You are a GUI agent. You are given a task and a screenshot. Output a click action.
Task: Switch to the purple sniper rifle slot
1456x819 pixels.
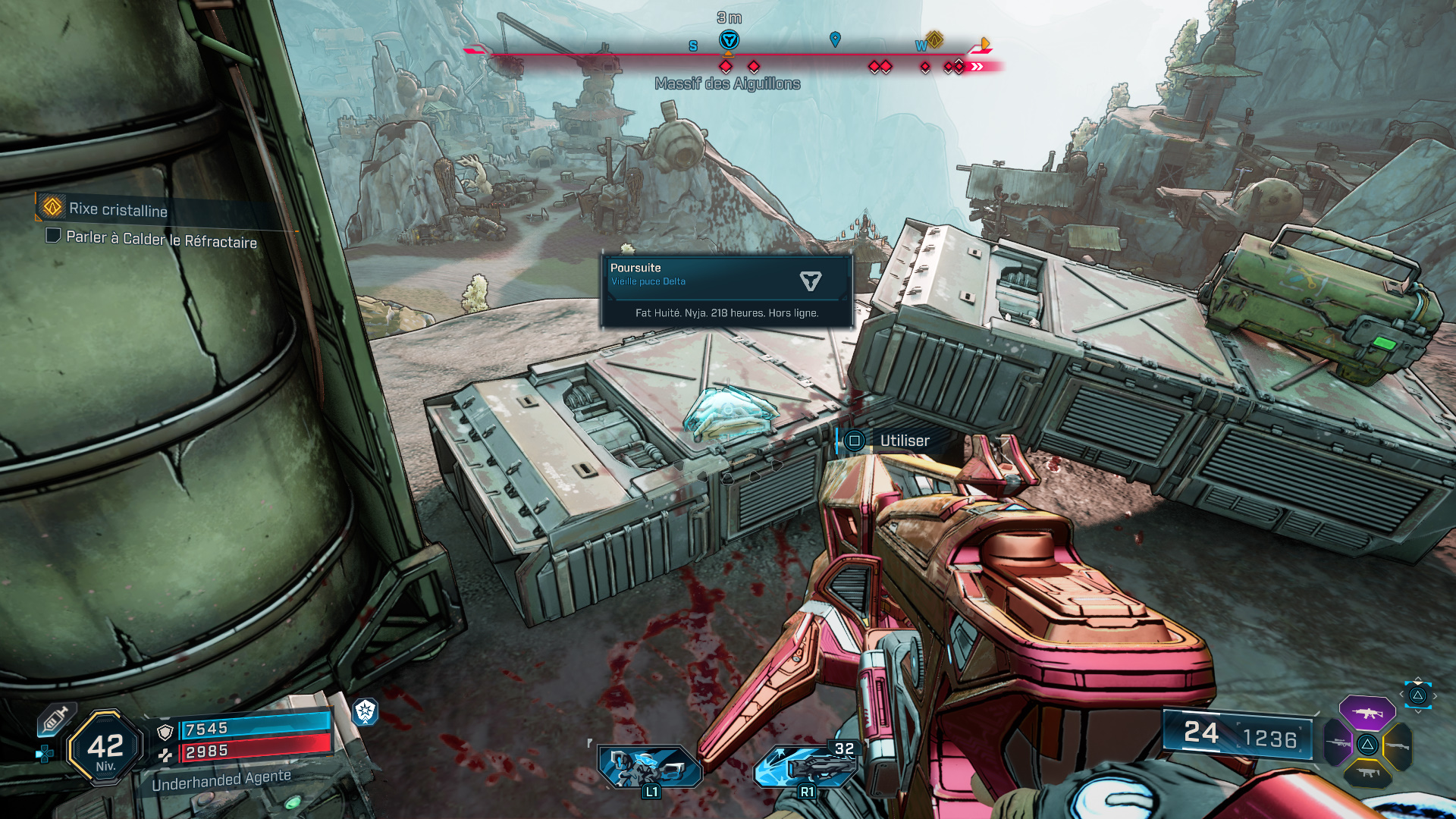(1338, 743)
